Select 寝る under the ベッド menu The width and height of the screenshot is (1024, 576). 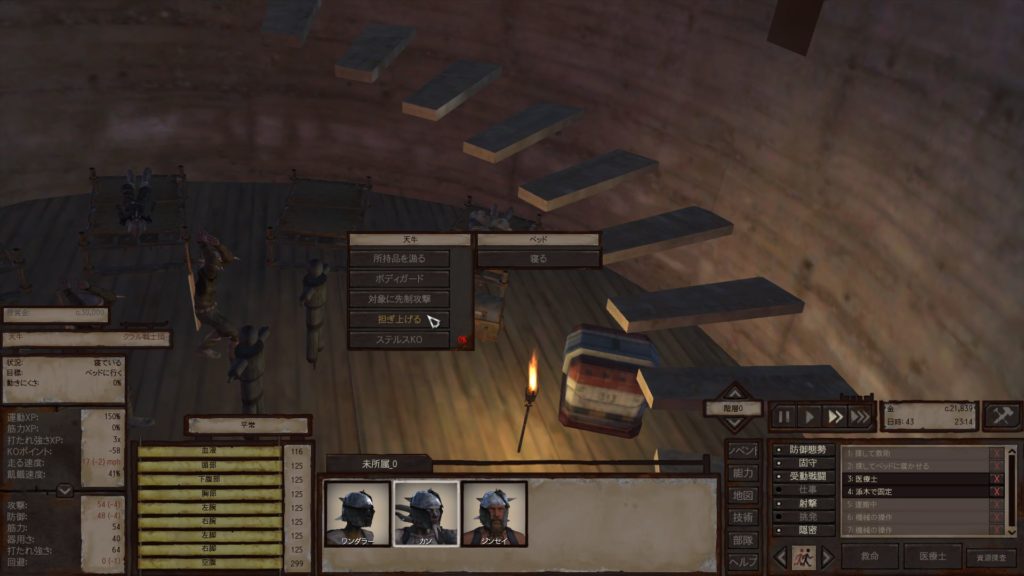[537, 258]
